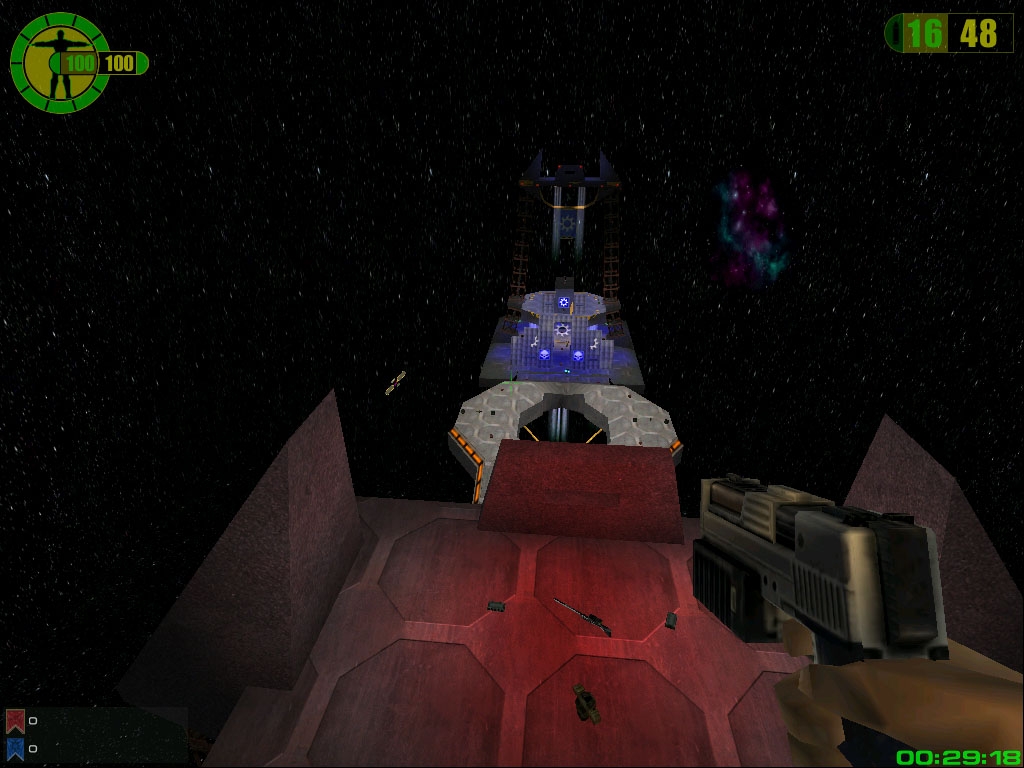The height and width of the screenshot is (768, 1024).
Task: Select the red team flag icon
Action: coord(15,720)
